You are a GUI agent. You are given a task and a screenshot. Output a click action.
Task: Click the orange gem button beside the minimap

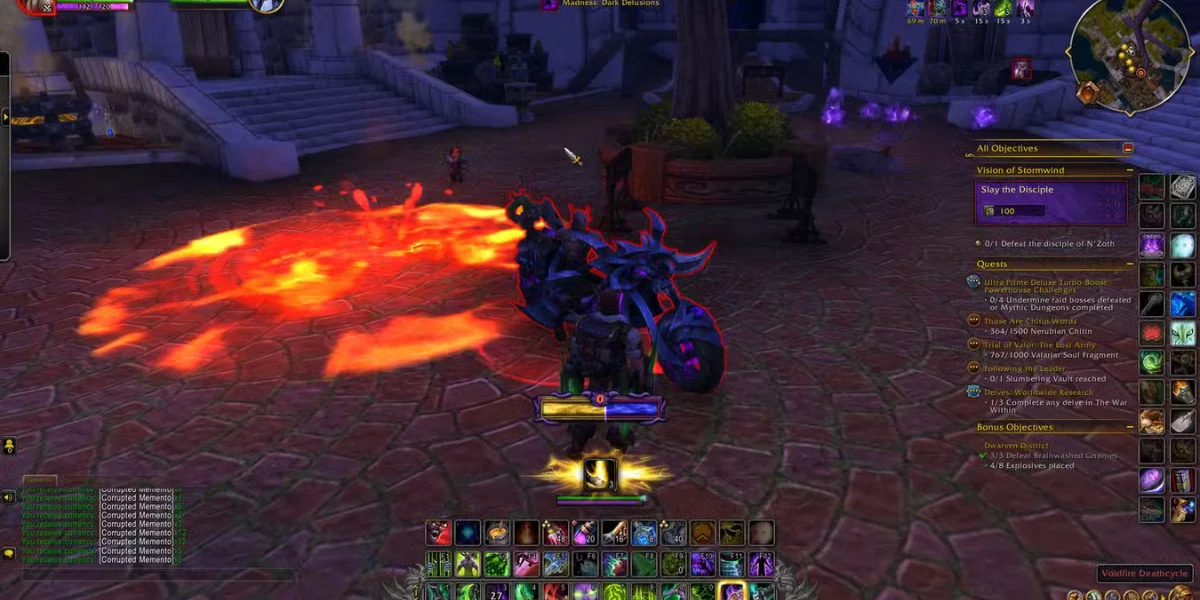click(x=1087, y=93)
